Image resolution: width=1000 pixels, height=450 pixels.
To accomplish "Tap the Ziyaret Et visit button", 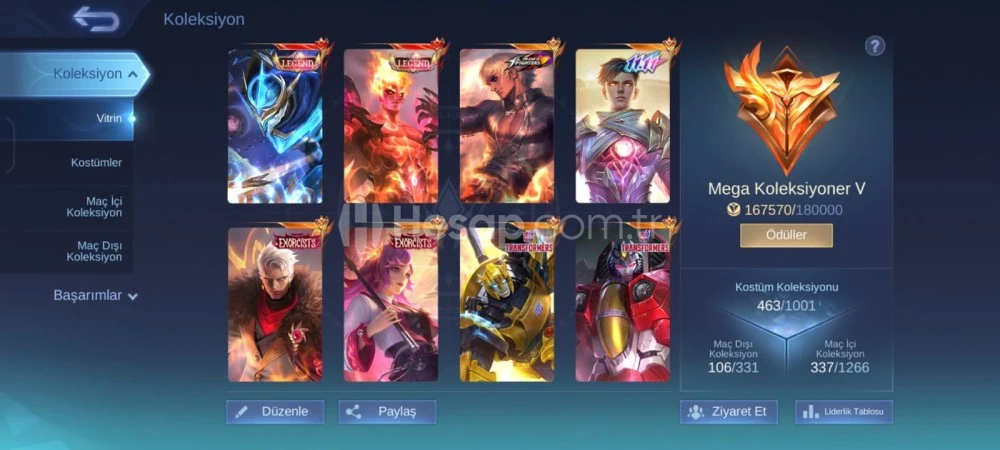I will point(729,411).
